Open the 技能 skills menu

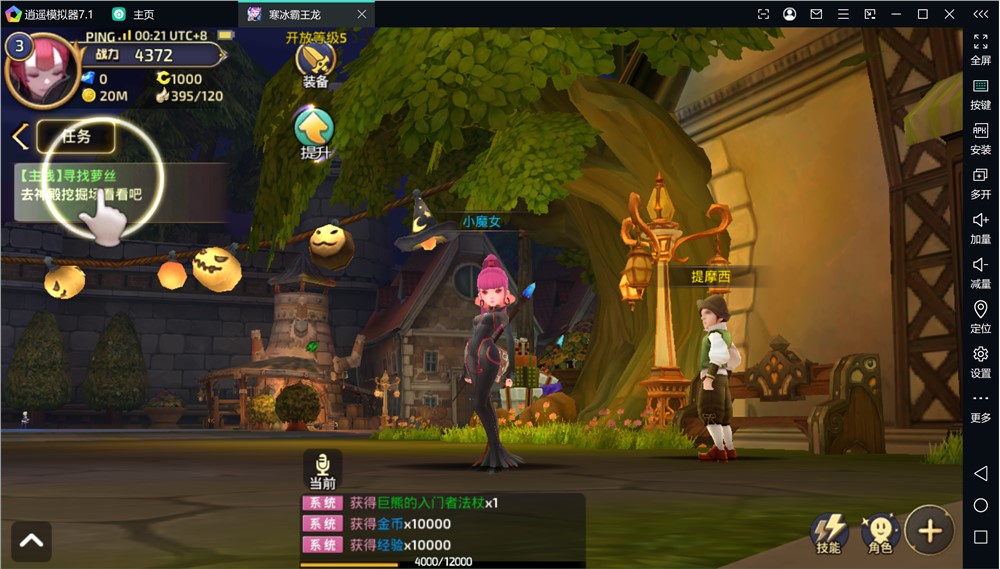click(x=829, y=532)
